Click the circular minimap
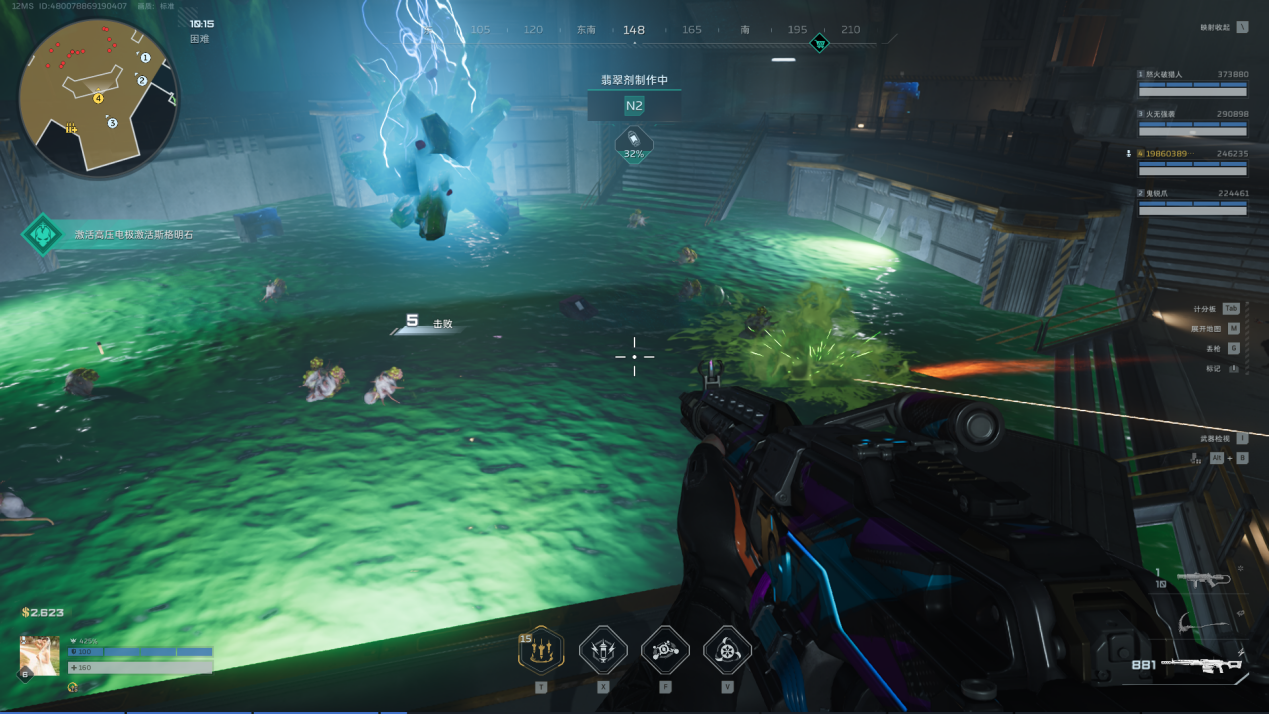 point(98,98)
